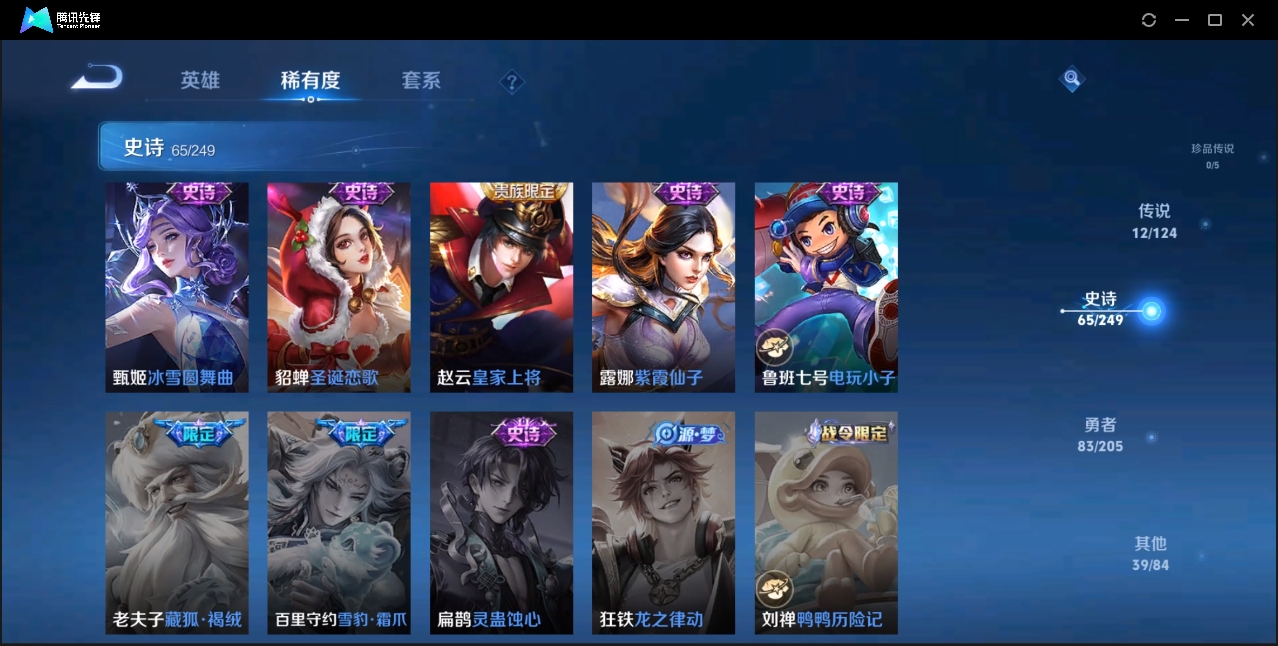Select the 稀有度 tab
Image resolution: width=1278 pixels, height=646 pixels.
[310, 81]
